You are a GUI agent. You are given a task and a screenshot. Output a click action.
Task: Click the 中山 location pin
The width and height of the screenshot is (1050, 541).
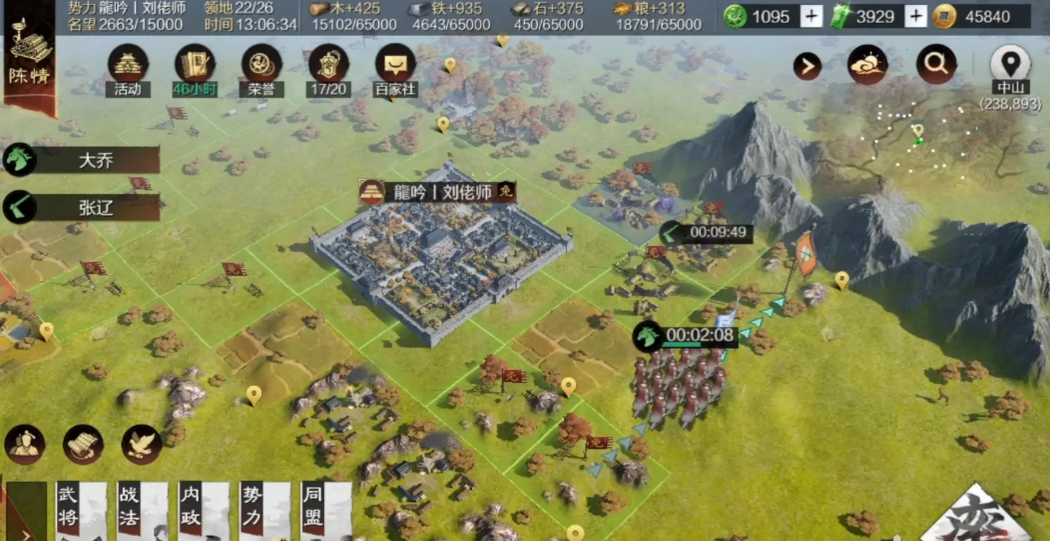pyautogui.click(x=1010, y=65)
